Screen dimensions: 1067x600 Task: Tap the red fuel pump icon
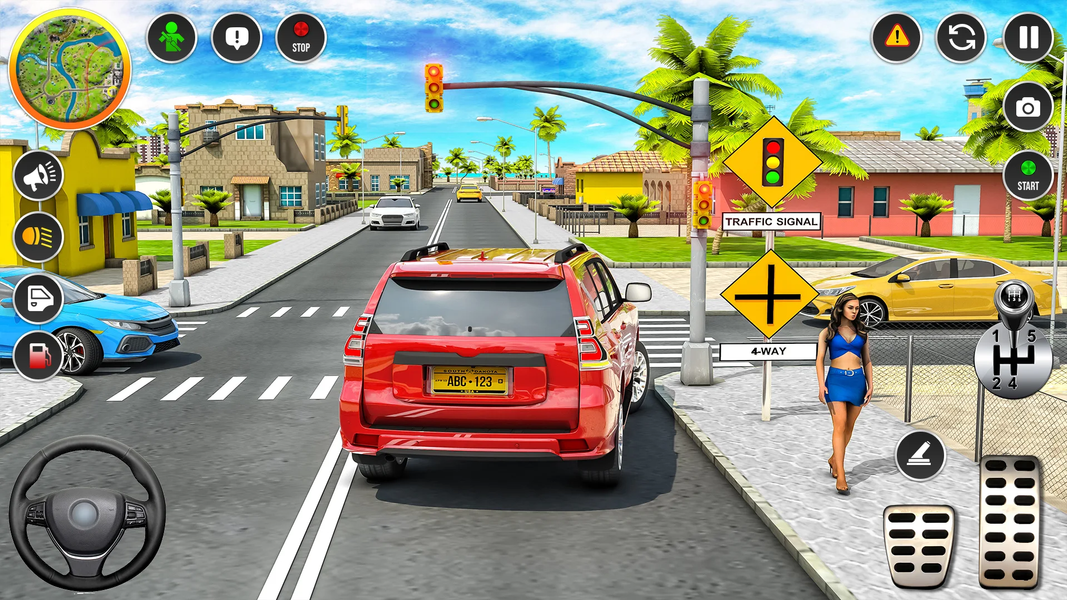tap(39, 355)
